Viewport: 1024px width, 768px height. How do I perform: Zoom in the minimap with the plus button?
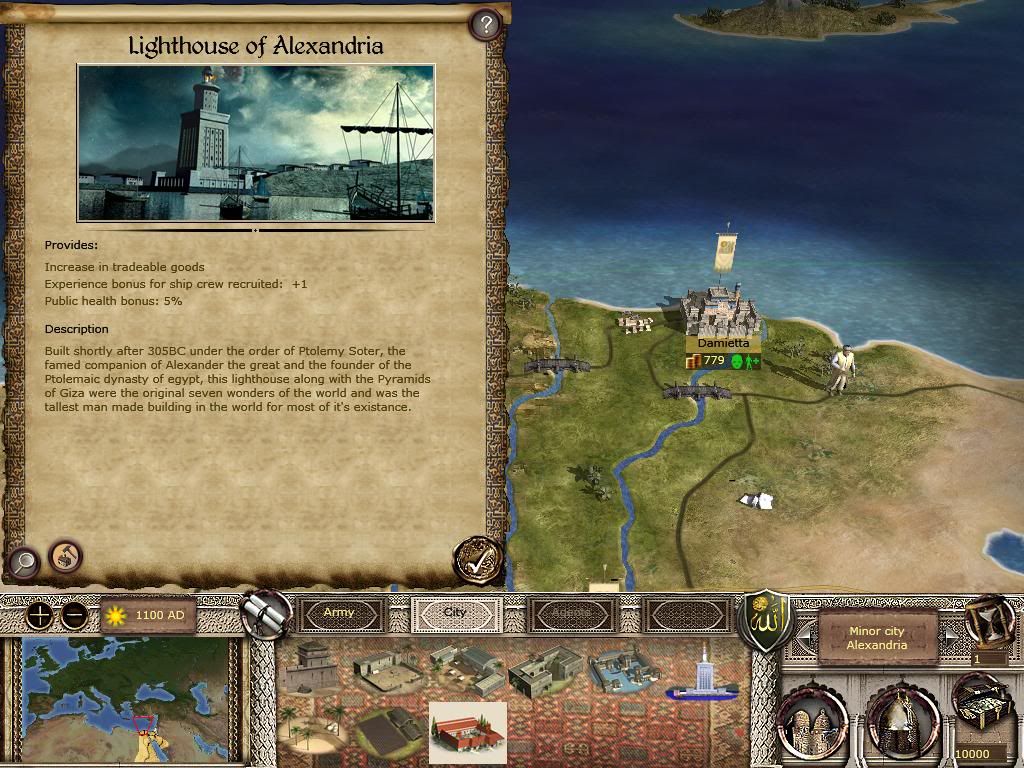pos(39,615)
